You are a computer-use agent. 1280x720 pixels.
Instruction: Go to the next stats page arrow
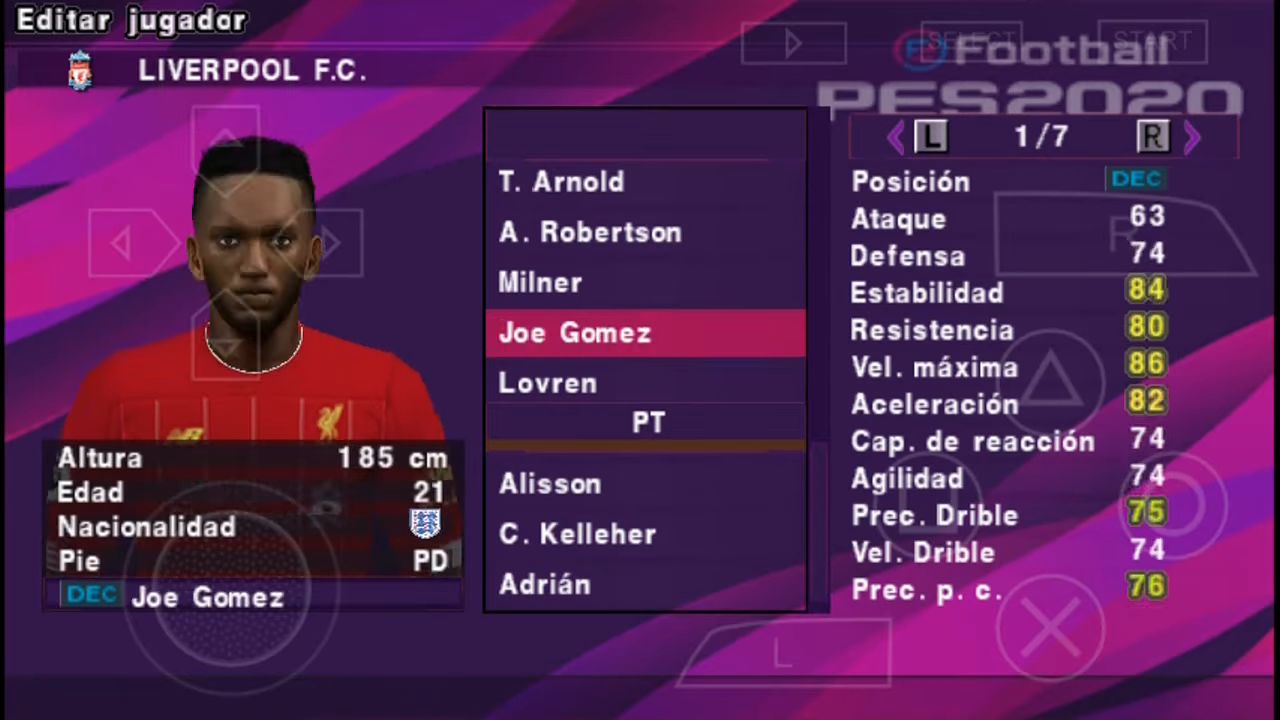pos(1192,138)
